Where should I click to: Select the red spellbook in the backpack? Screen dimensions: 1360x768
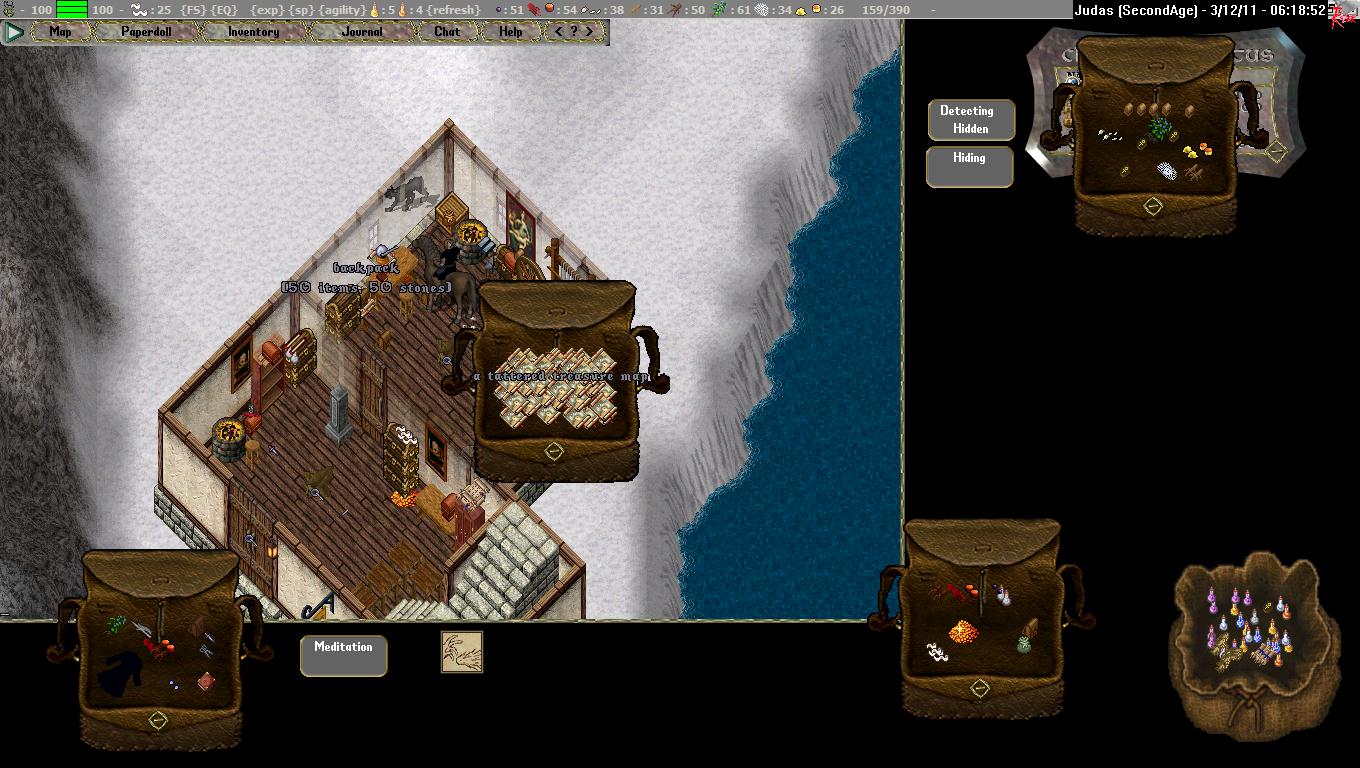[205, 681]
